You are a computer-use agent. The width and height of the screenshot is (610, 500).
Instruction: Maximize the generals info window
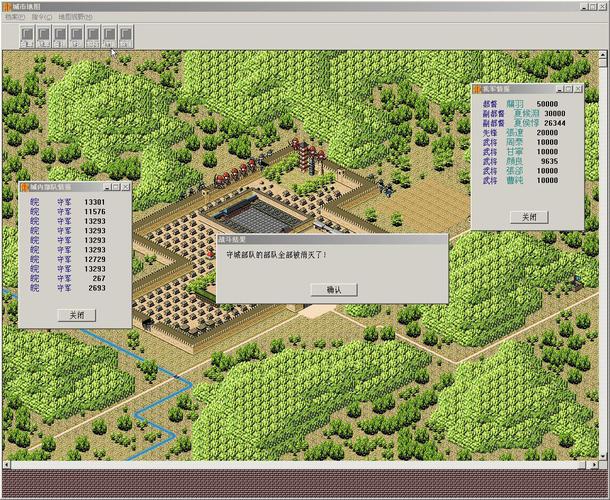tap(567, 89)
